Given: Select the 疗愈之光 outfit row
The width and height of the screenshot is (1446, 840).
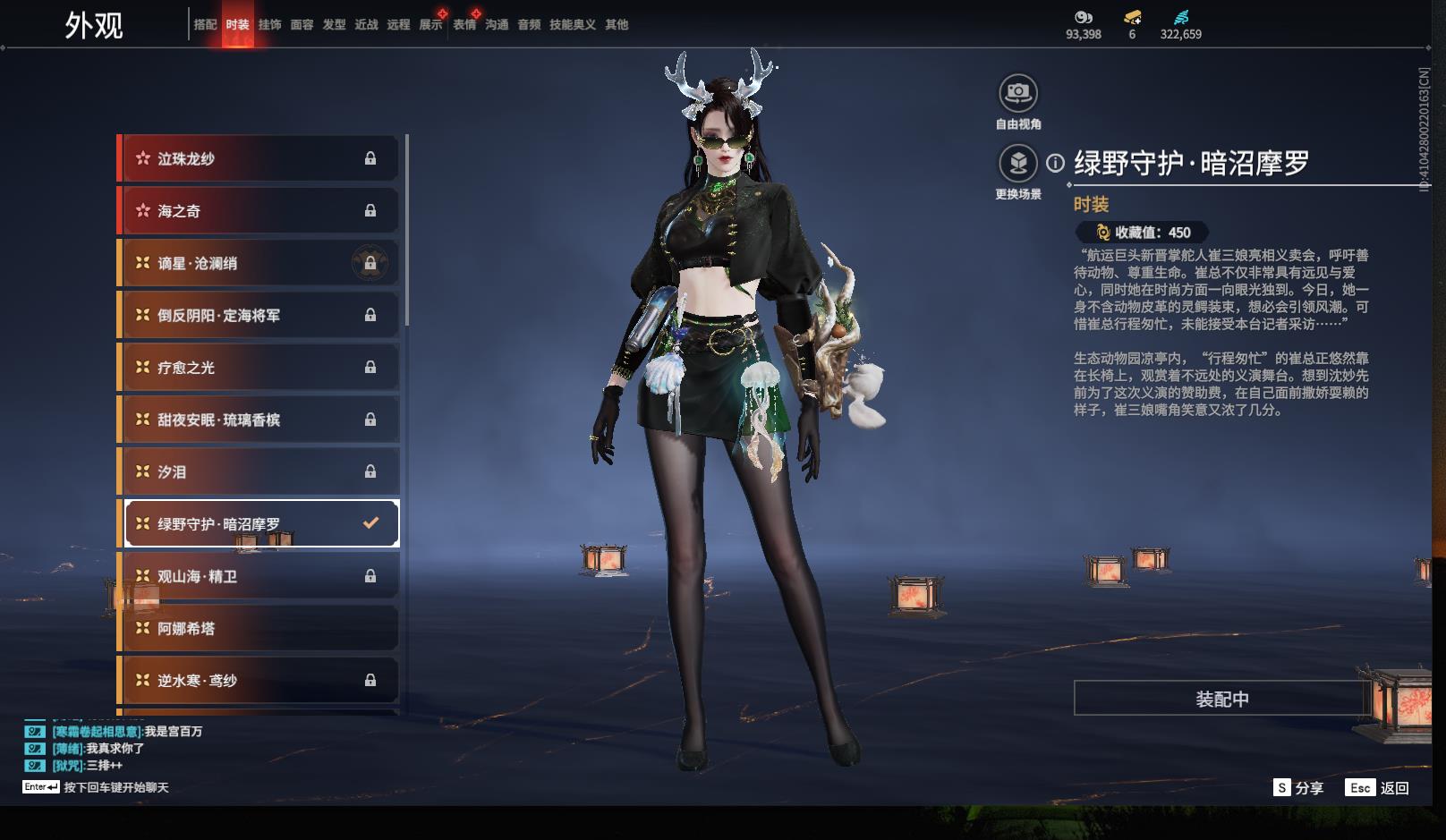Looking at the screenshot, I should [259, 368].
